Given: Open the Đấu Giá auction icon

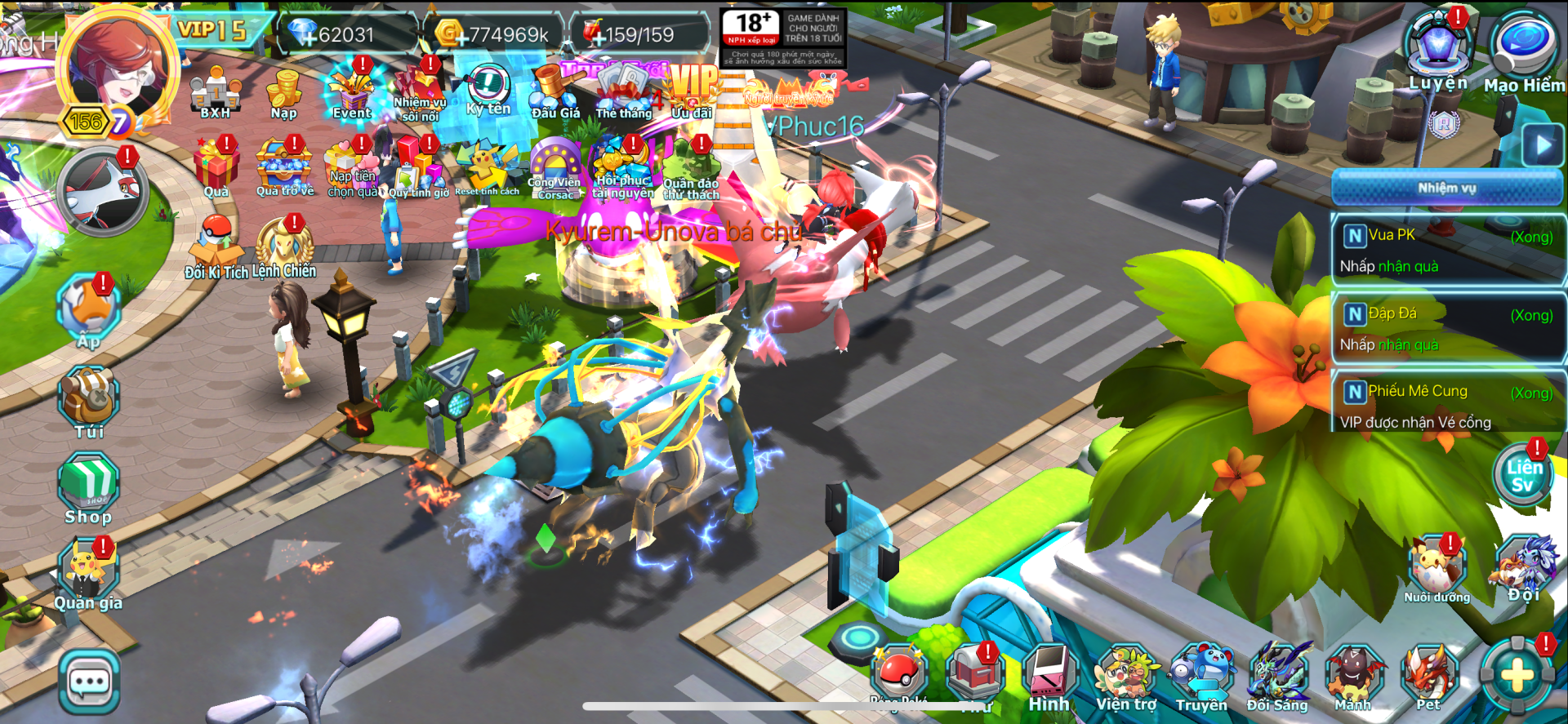Looking at the screenshot, I should [x=555, y=92].
